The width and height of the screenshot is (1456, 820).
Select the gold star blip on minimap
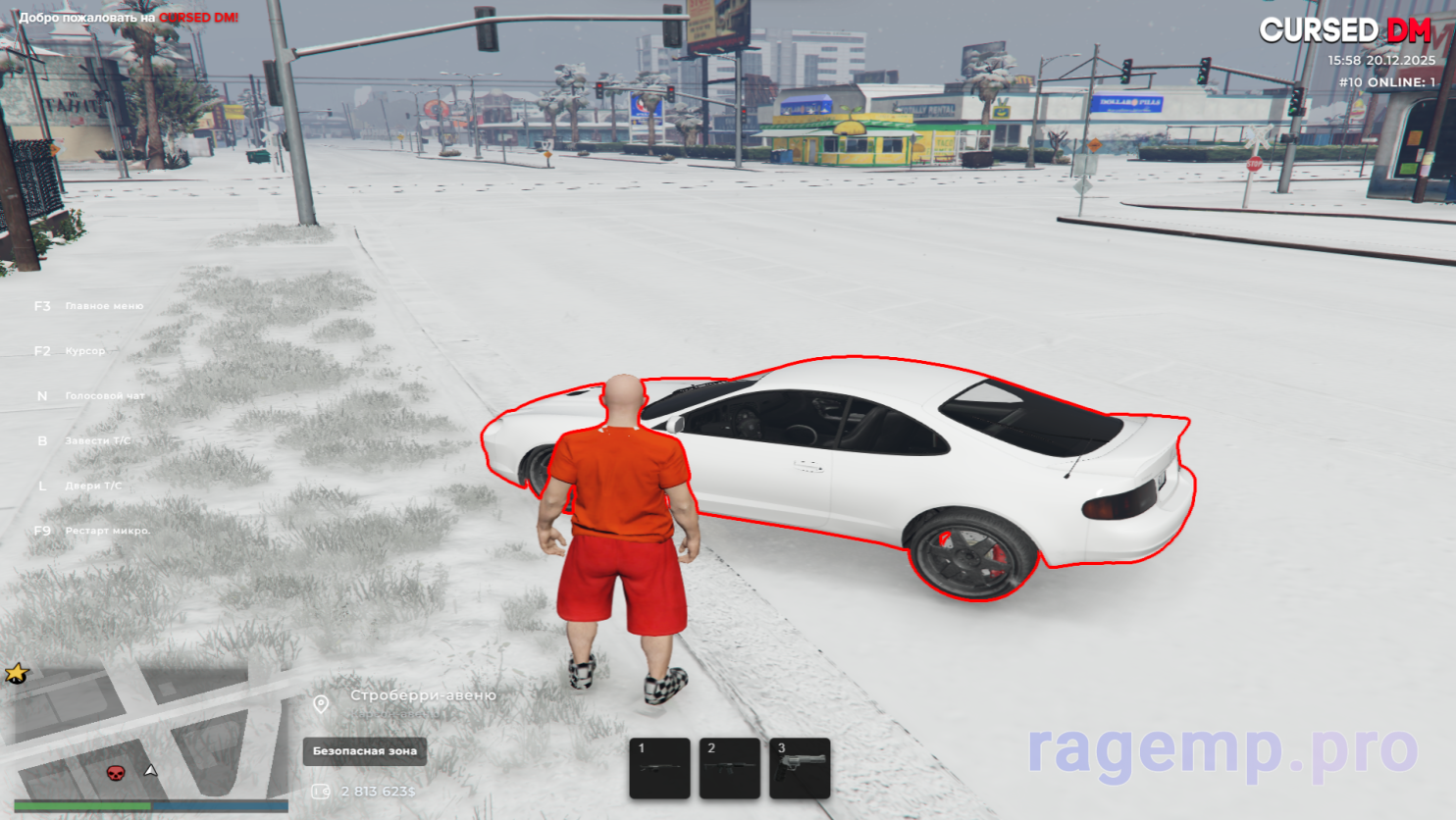coord(17,673)
